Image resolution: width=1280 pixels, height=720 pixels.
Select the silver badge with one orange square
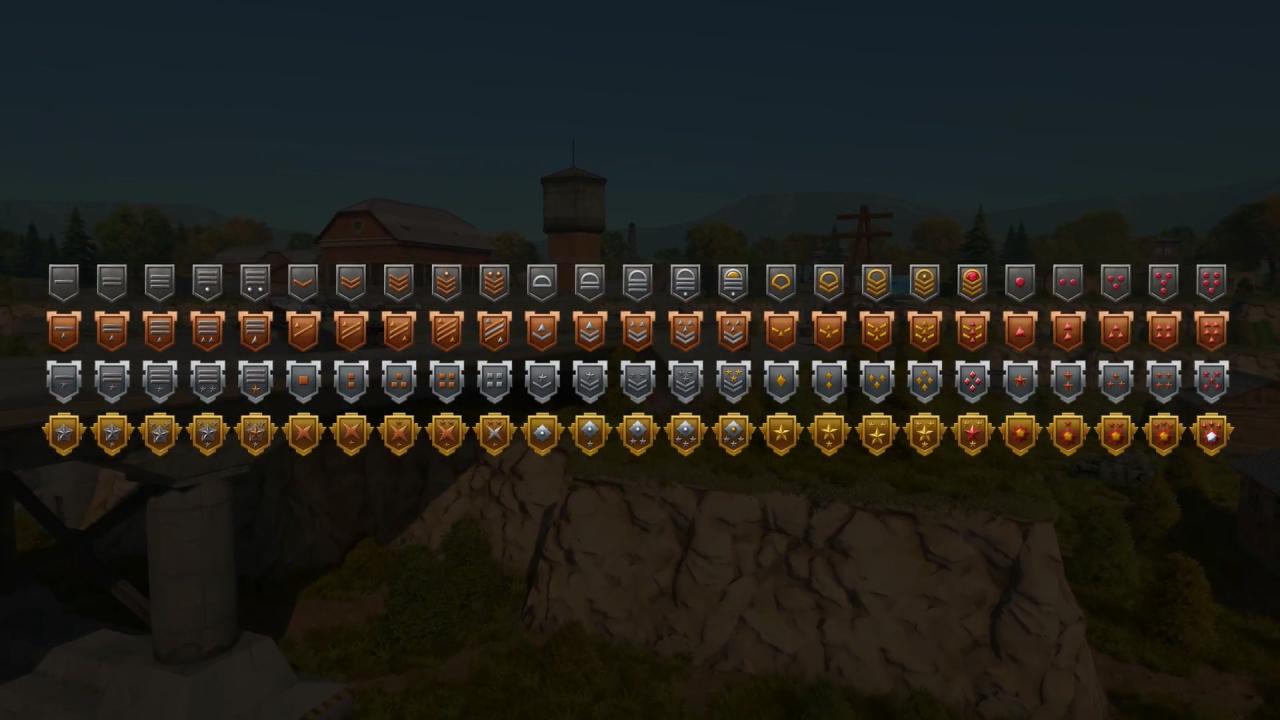click(x=303, y=381)
